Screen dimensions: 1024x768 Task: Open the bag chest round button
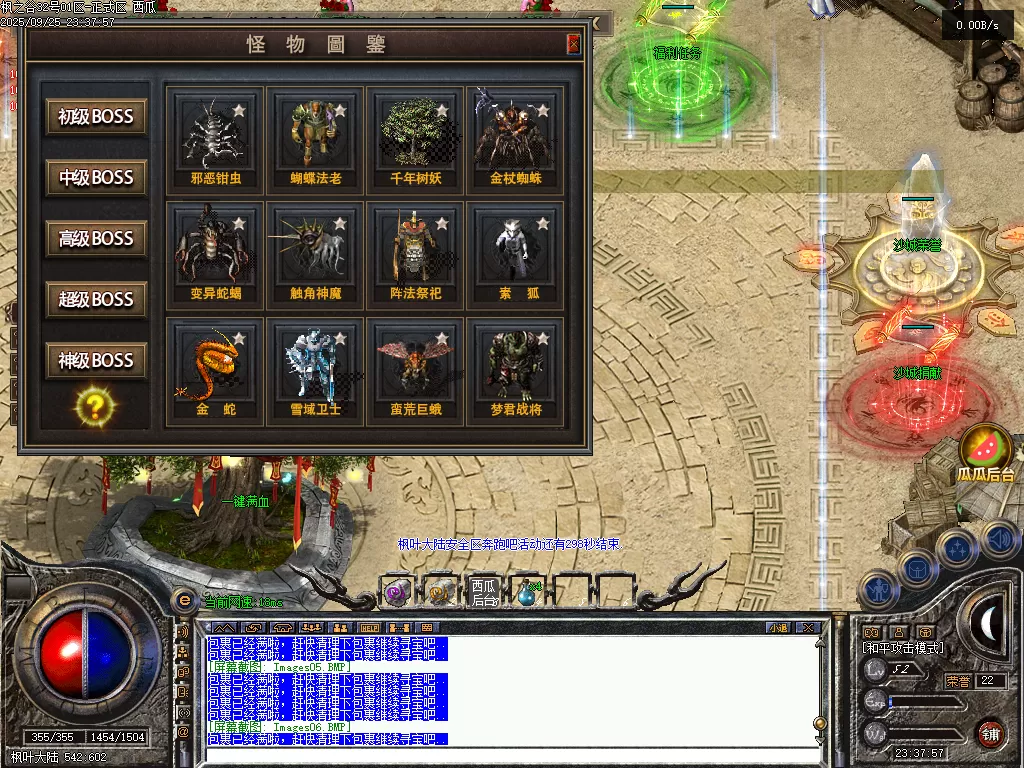tap(917, 569)
